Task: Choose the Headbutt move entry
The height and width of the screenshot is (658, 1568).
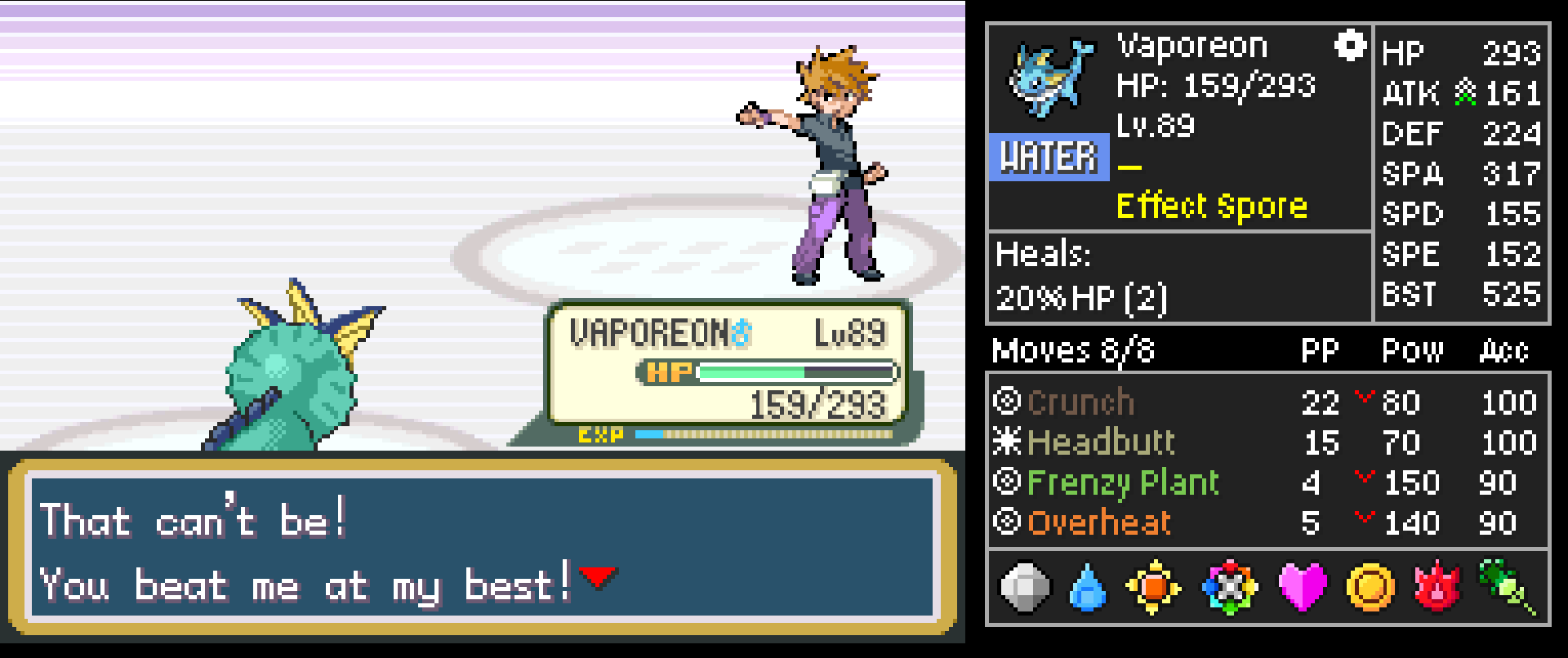Action: pos(1100,442)
